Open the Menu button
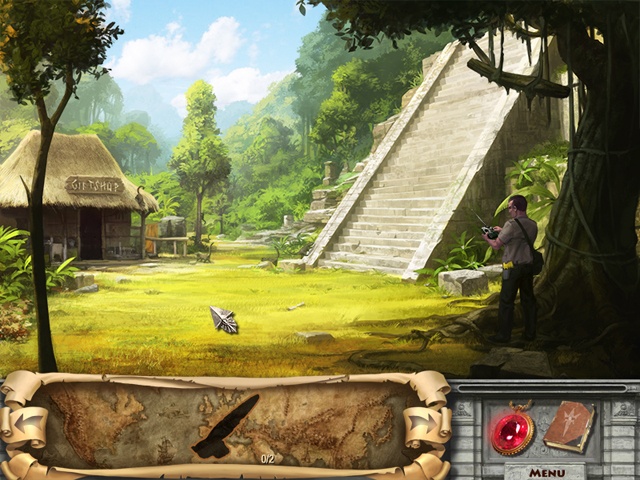The image size is (640, 480). click(x=547, y=472)
